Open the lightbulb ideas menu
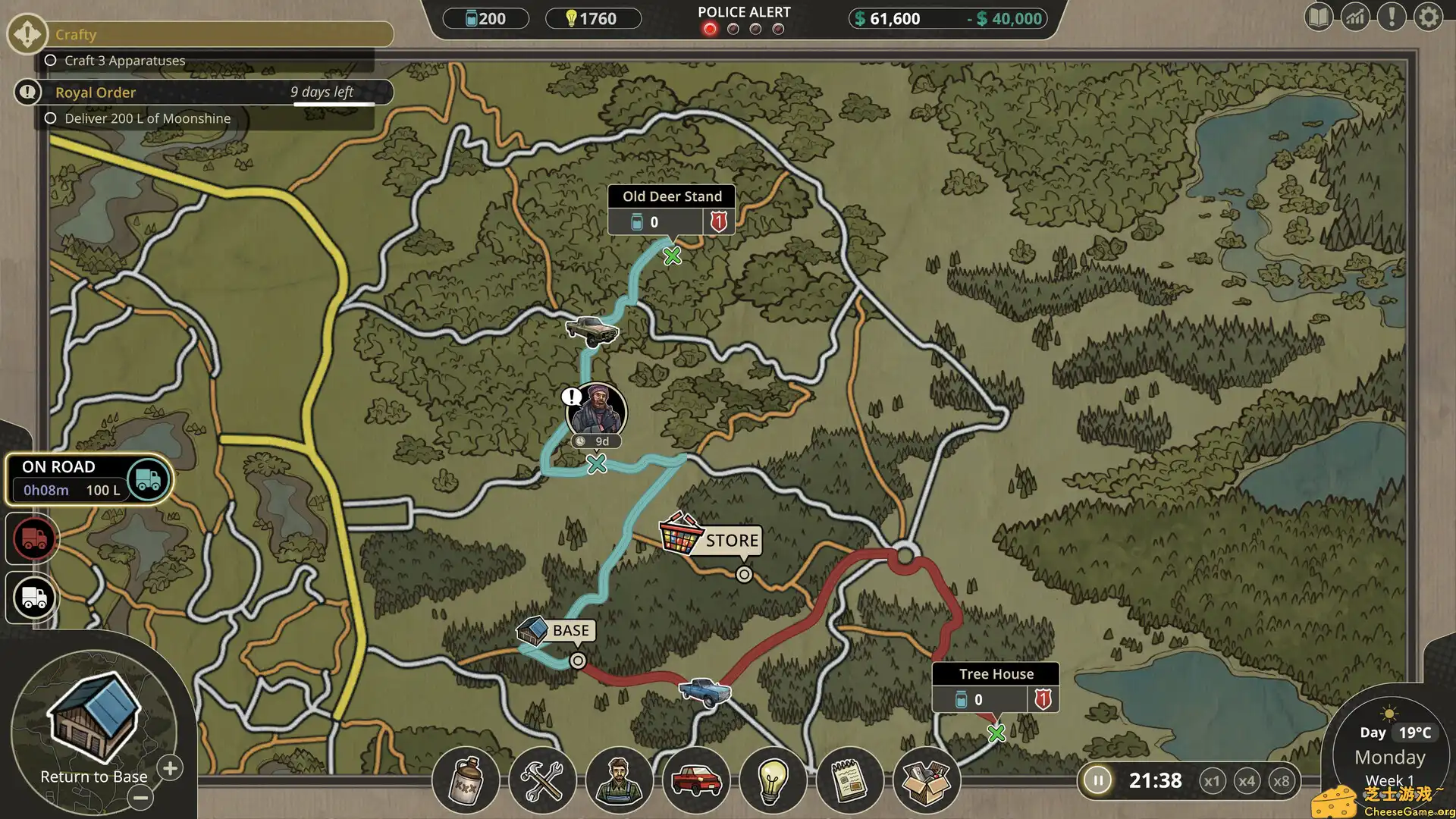 click(772, 781)
